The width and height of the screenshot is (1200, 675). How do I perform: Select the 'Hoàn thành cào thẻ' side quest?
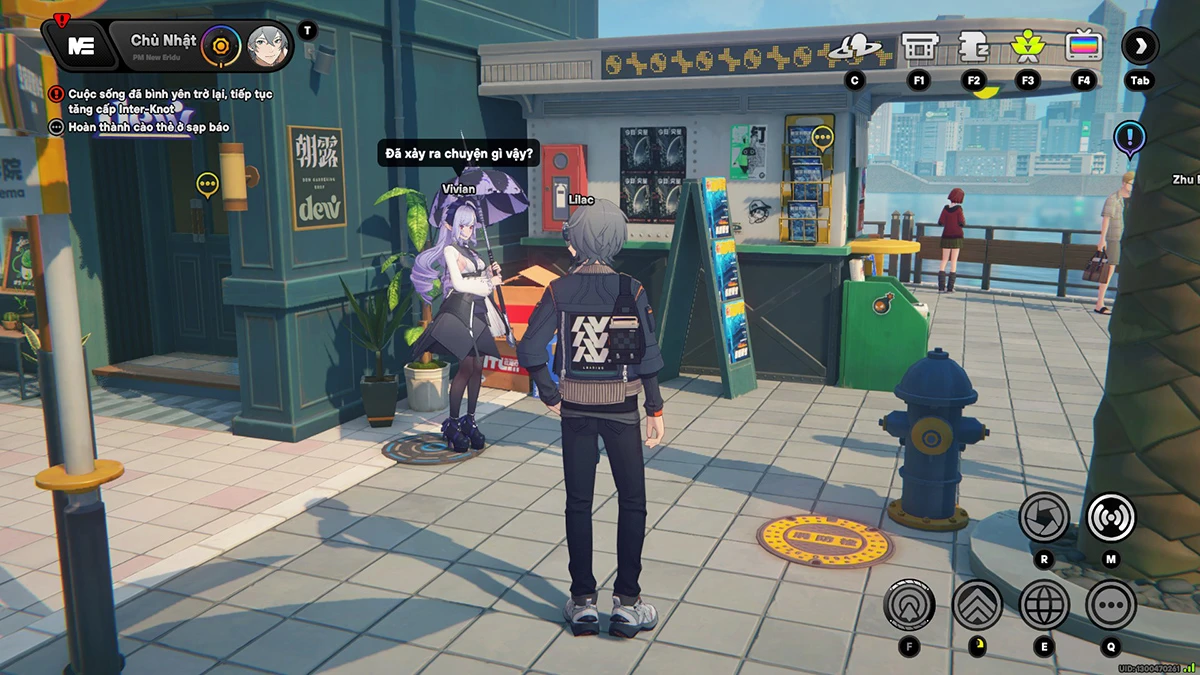click(162, 128)
